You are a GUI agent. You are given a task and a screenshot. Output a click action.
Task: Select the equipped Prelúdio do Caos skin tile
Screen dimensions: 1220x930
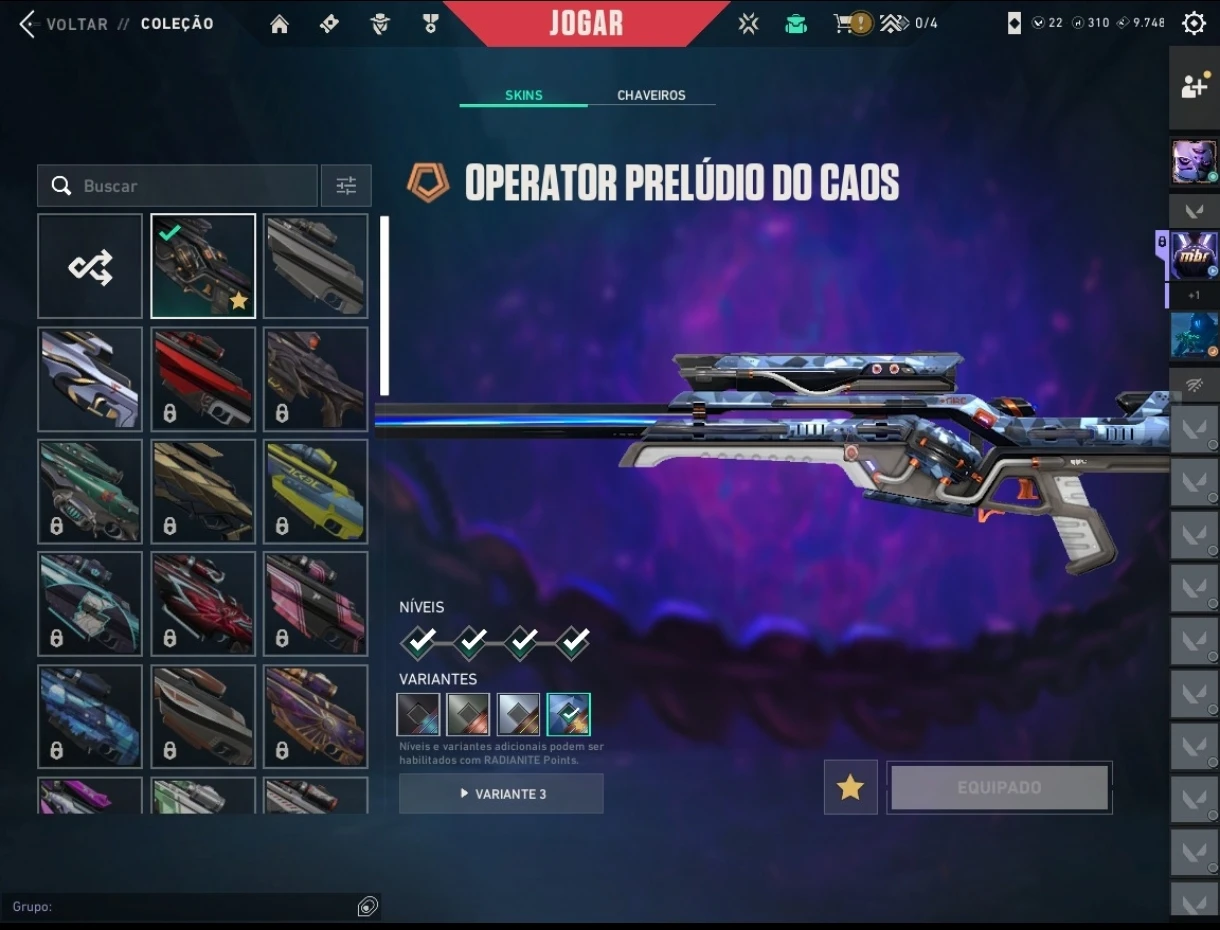(x=203, y=266)
